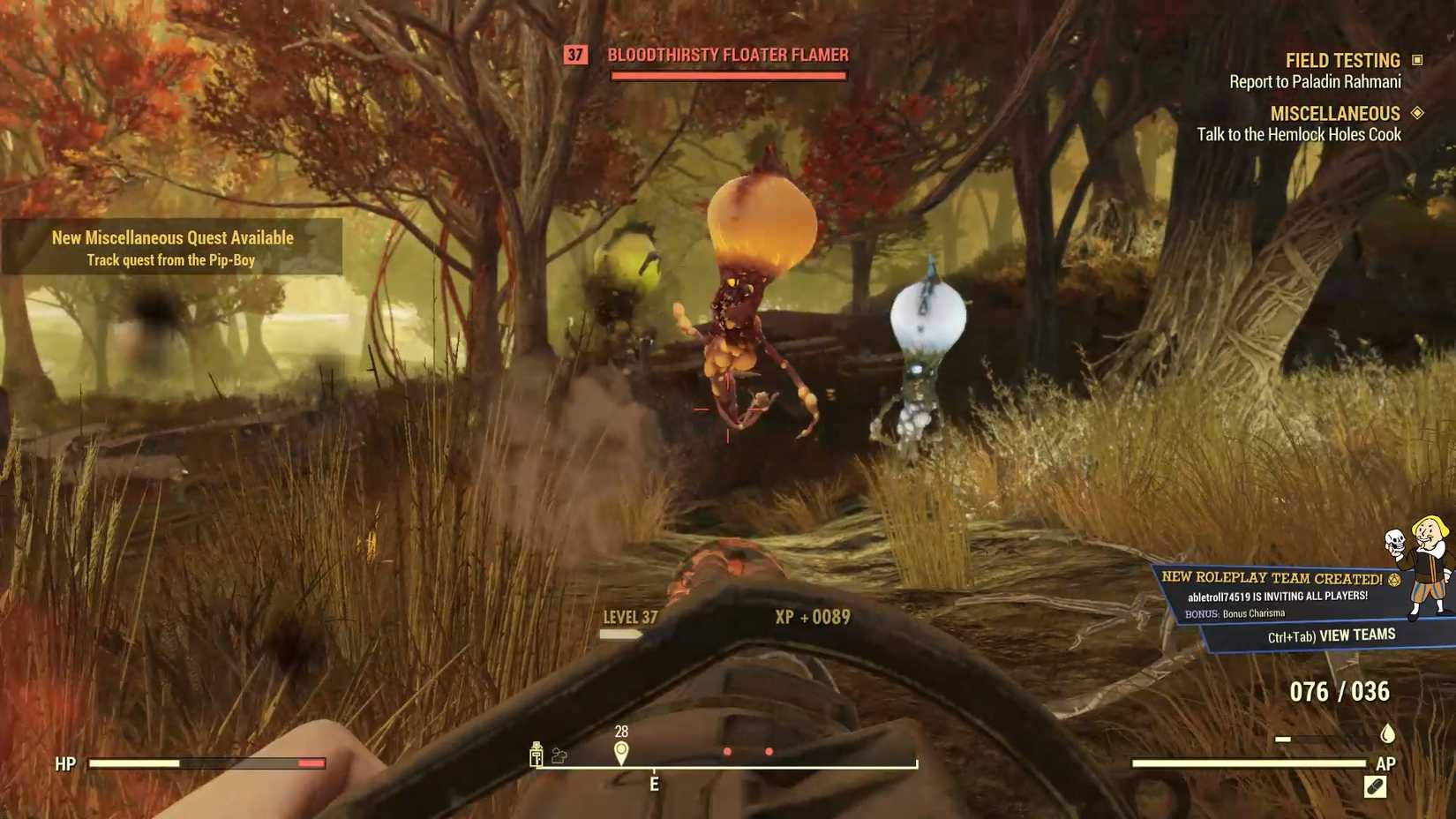1456x819 pixels.
Task: Click the Miscellaneous diamond quest marker
Action: [1419, 113]
